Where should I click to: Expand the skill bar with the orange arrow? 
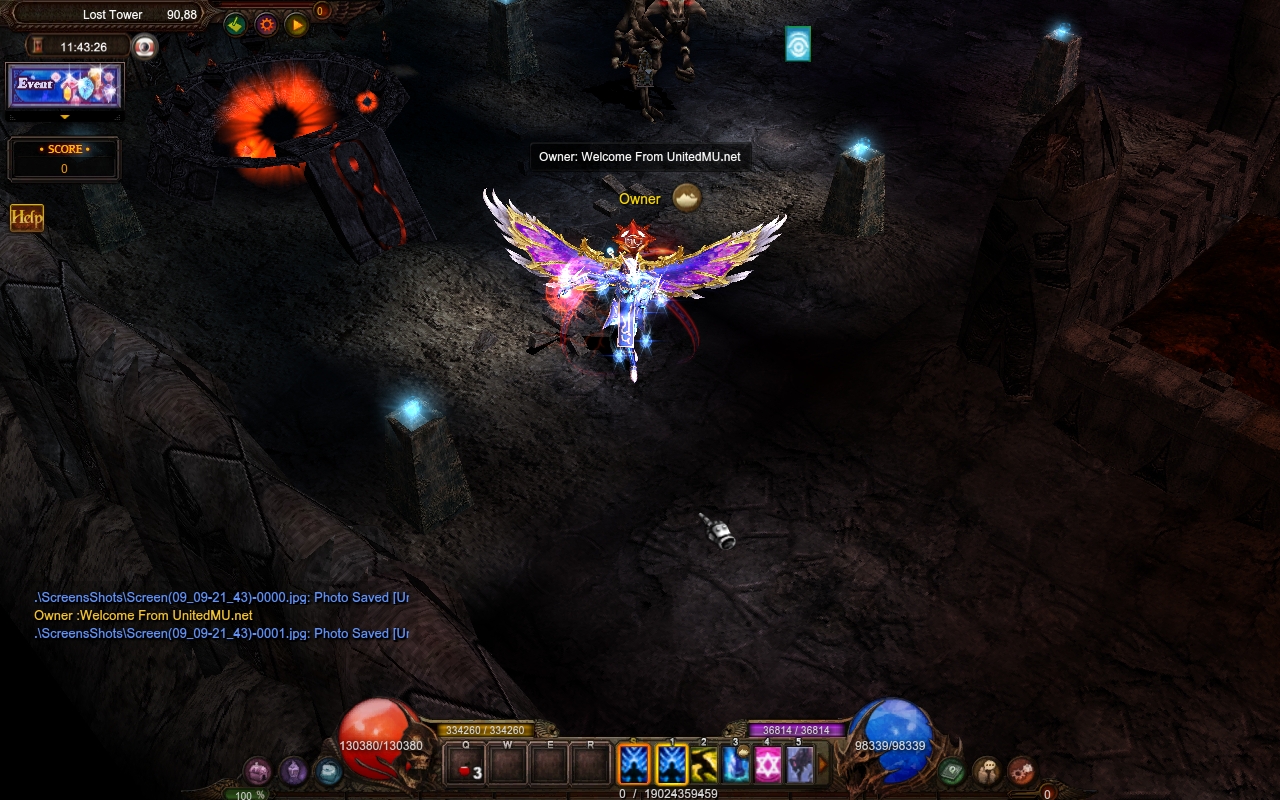824,766
